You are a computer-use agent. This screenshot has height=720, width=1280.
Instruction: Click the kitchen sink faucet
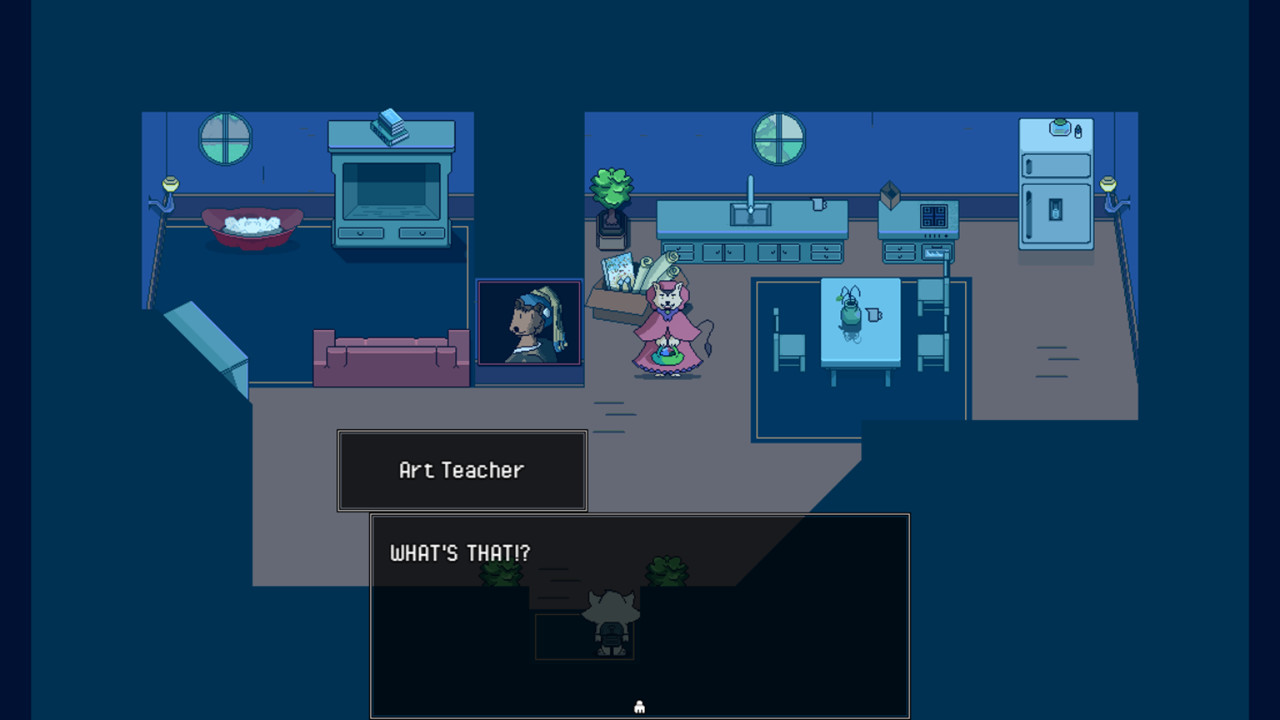tap(750, 197)
